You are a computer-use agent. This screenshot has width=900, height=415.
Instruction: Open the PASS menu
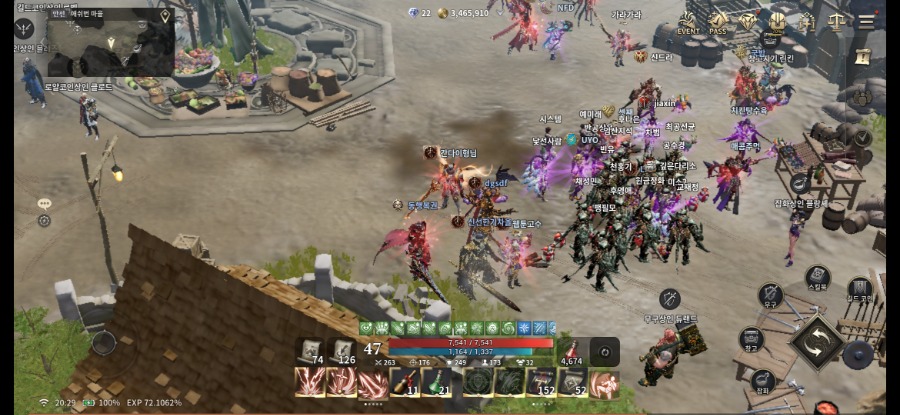pos(718,22)
